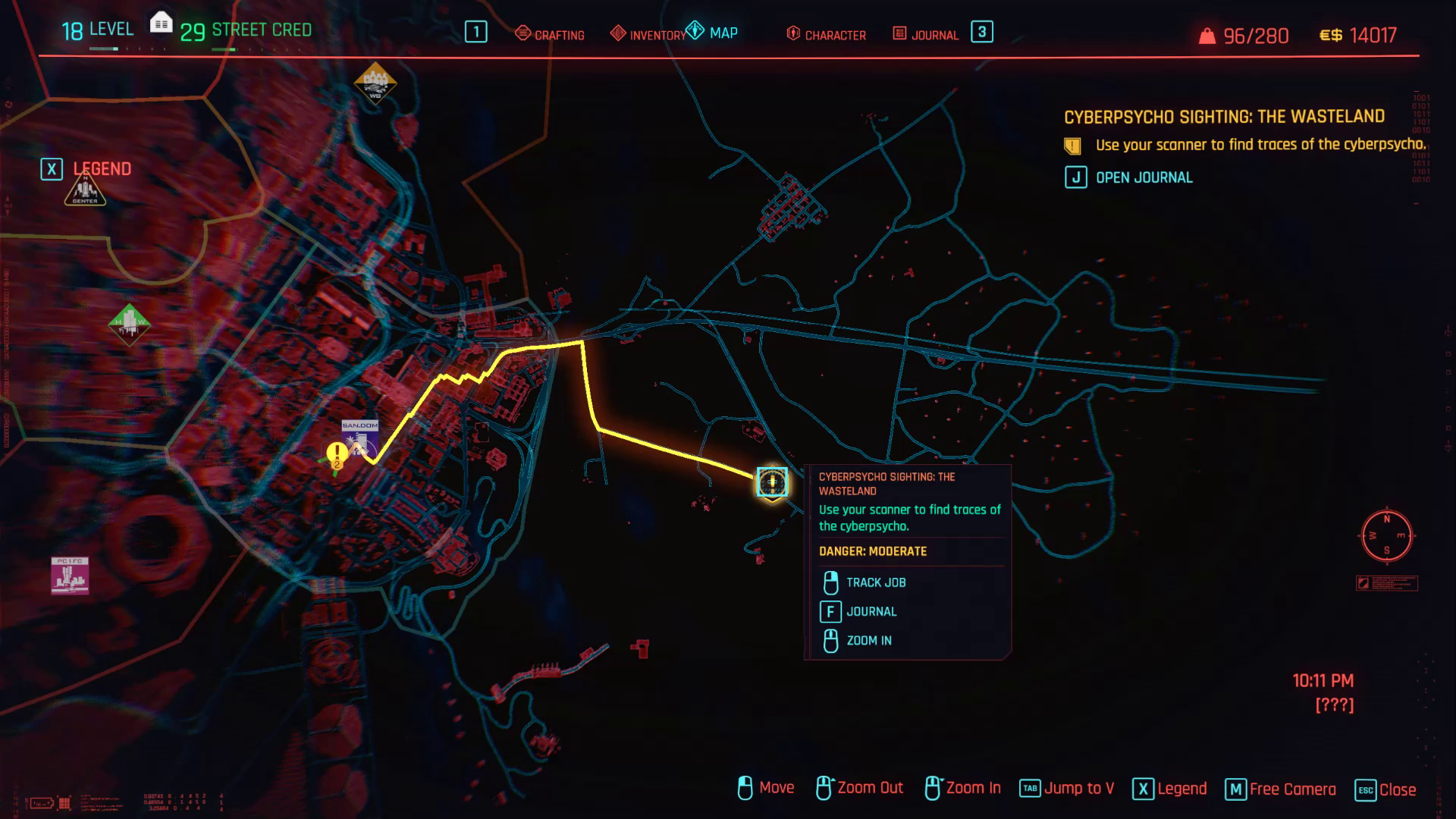Click the WB badge icon near the top
1456x819 pixels.
point(375,82)
